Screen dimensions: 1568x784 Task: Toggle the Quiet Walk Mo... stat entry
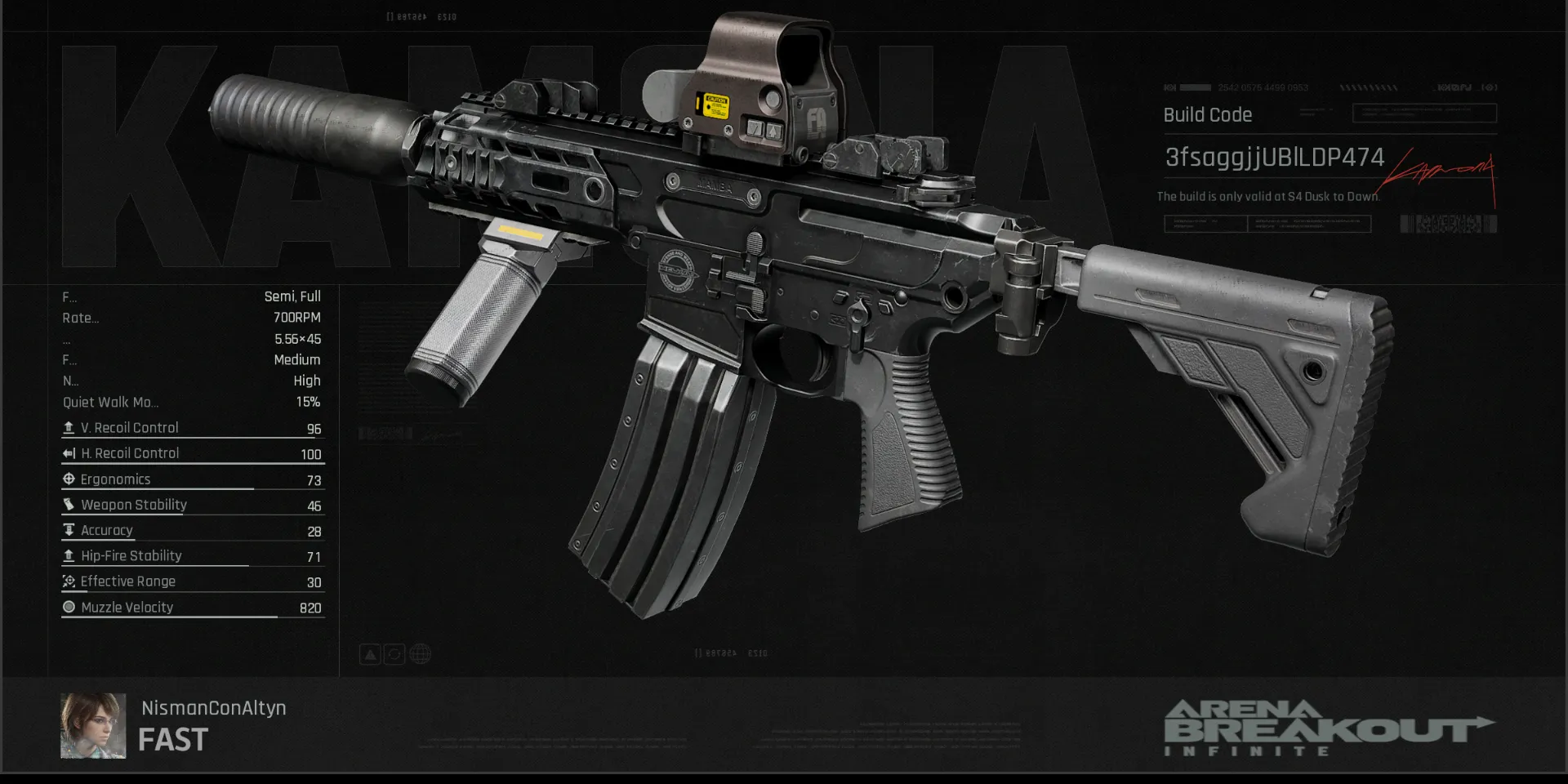[x=110, y=402]
